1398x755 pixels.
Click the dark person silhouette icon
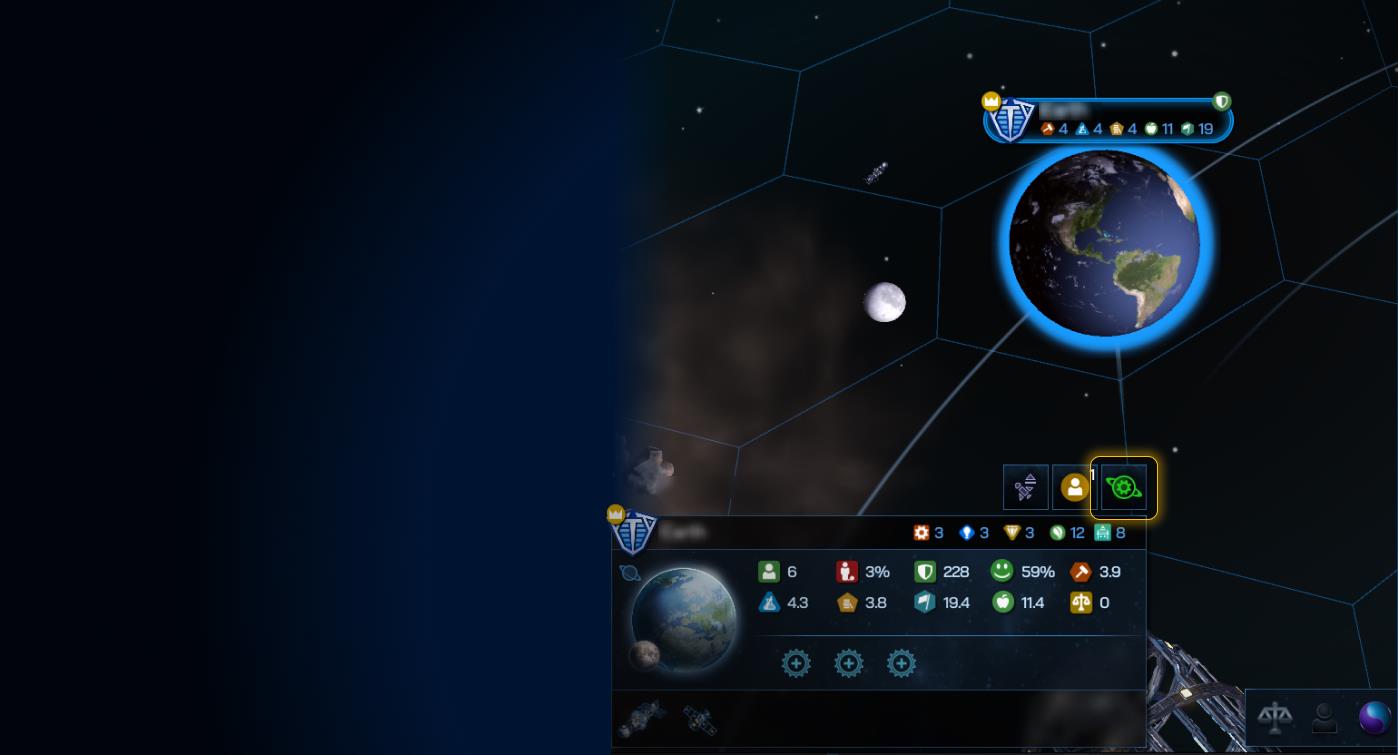[1325, 717]
